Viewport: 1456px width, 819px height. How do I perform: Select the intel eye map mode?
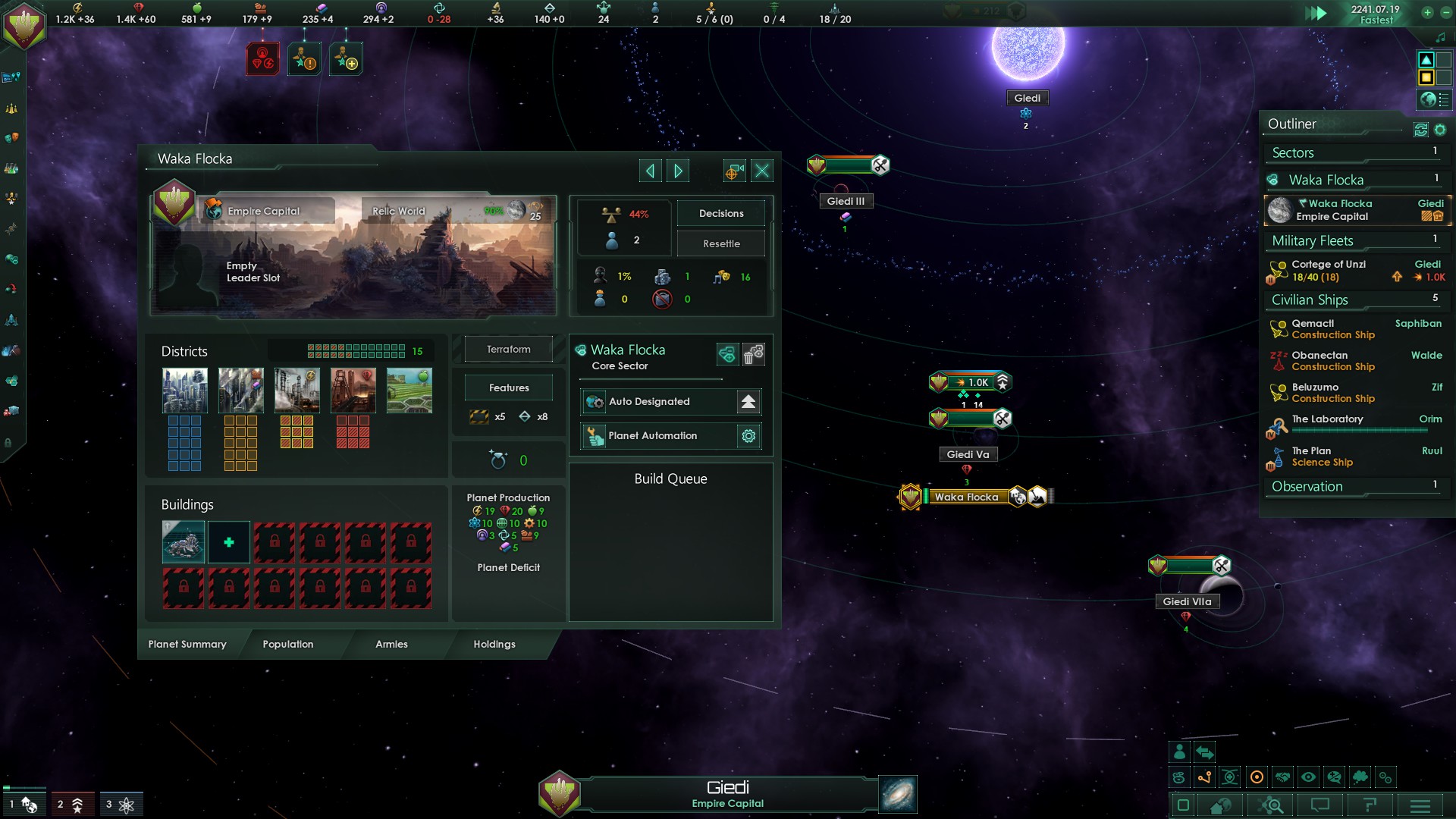(x=1308, y=777)
